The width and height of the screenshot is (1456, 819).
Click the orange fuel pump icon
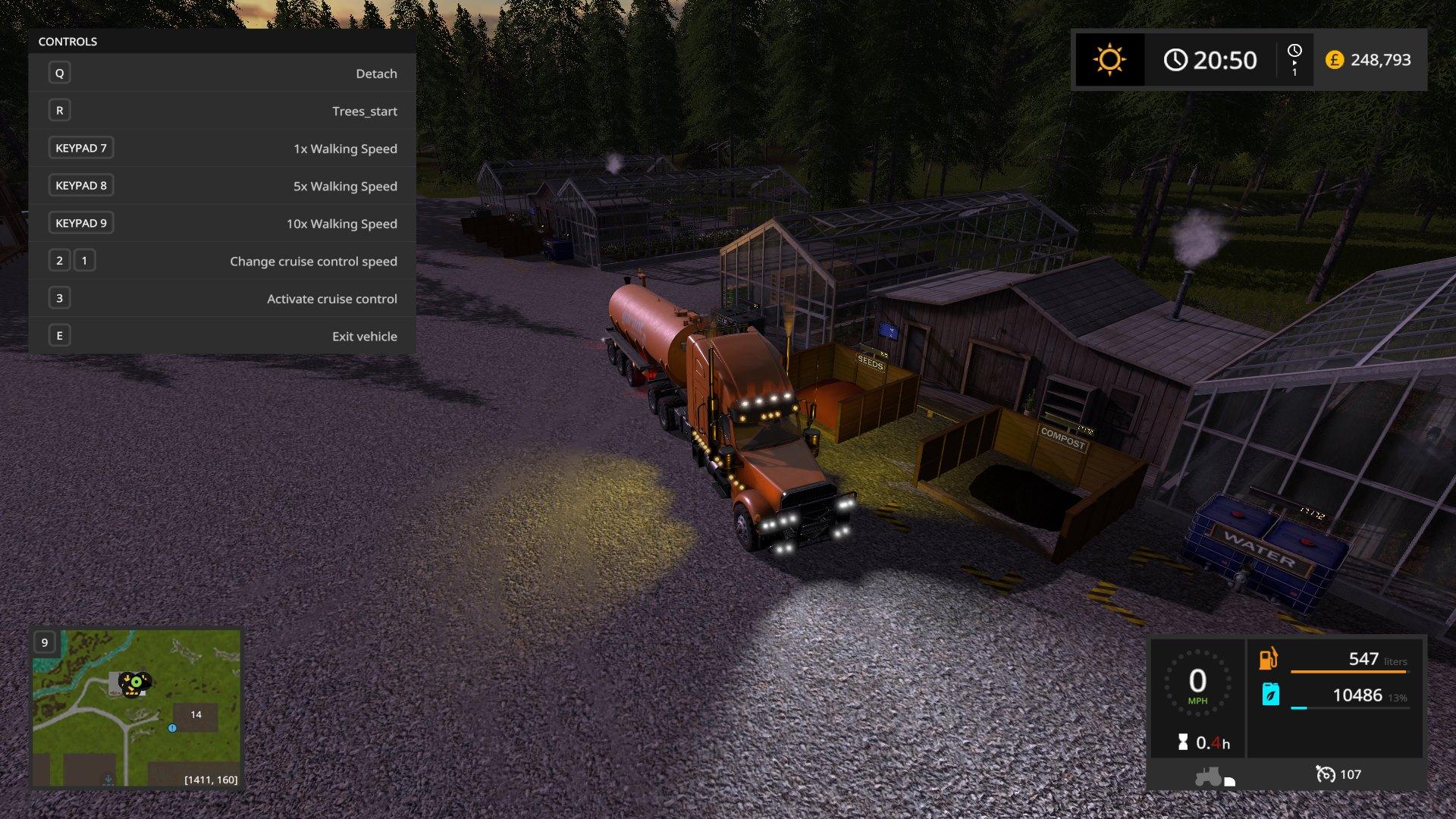(1269, 659)
